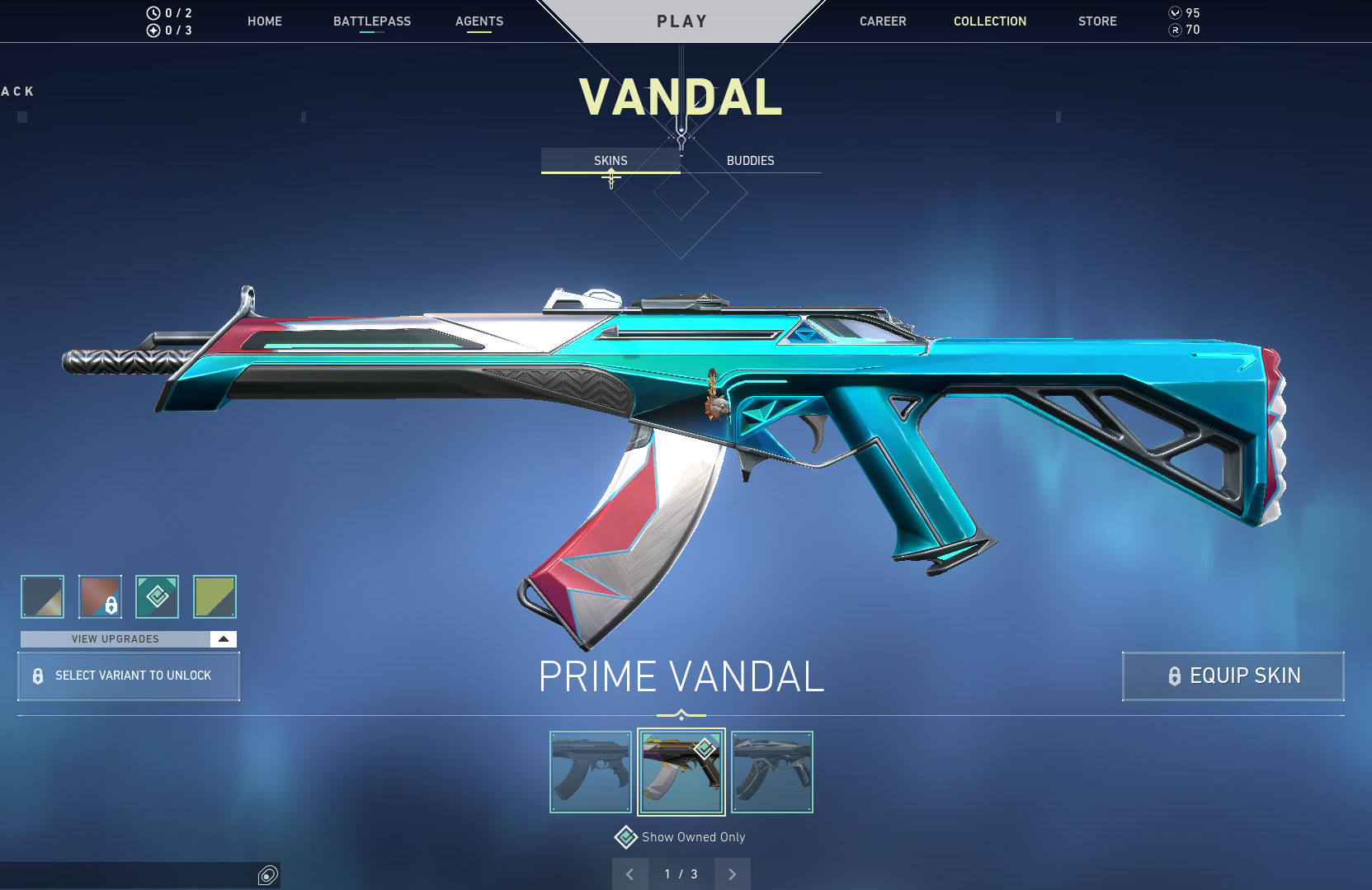The image size is (1372, 890).
Task: Click the VIEW UPGRADES button
Action: click(116, 638)
